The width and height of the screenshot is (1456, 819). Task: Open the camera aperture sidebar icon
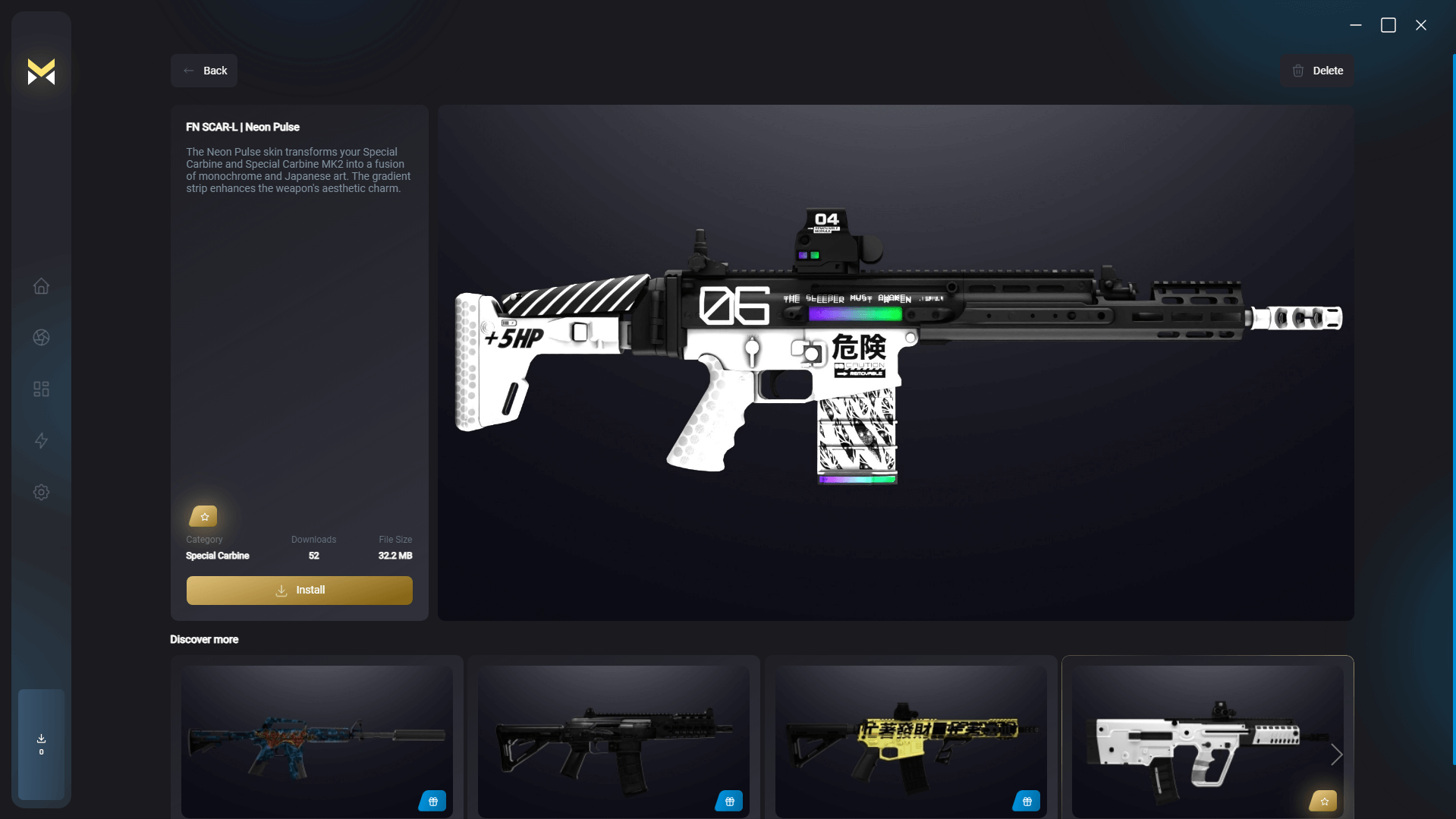42,338
